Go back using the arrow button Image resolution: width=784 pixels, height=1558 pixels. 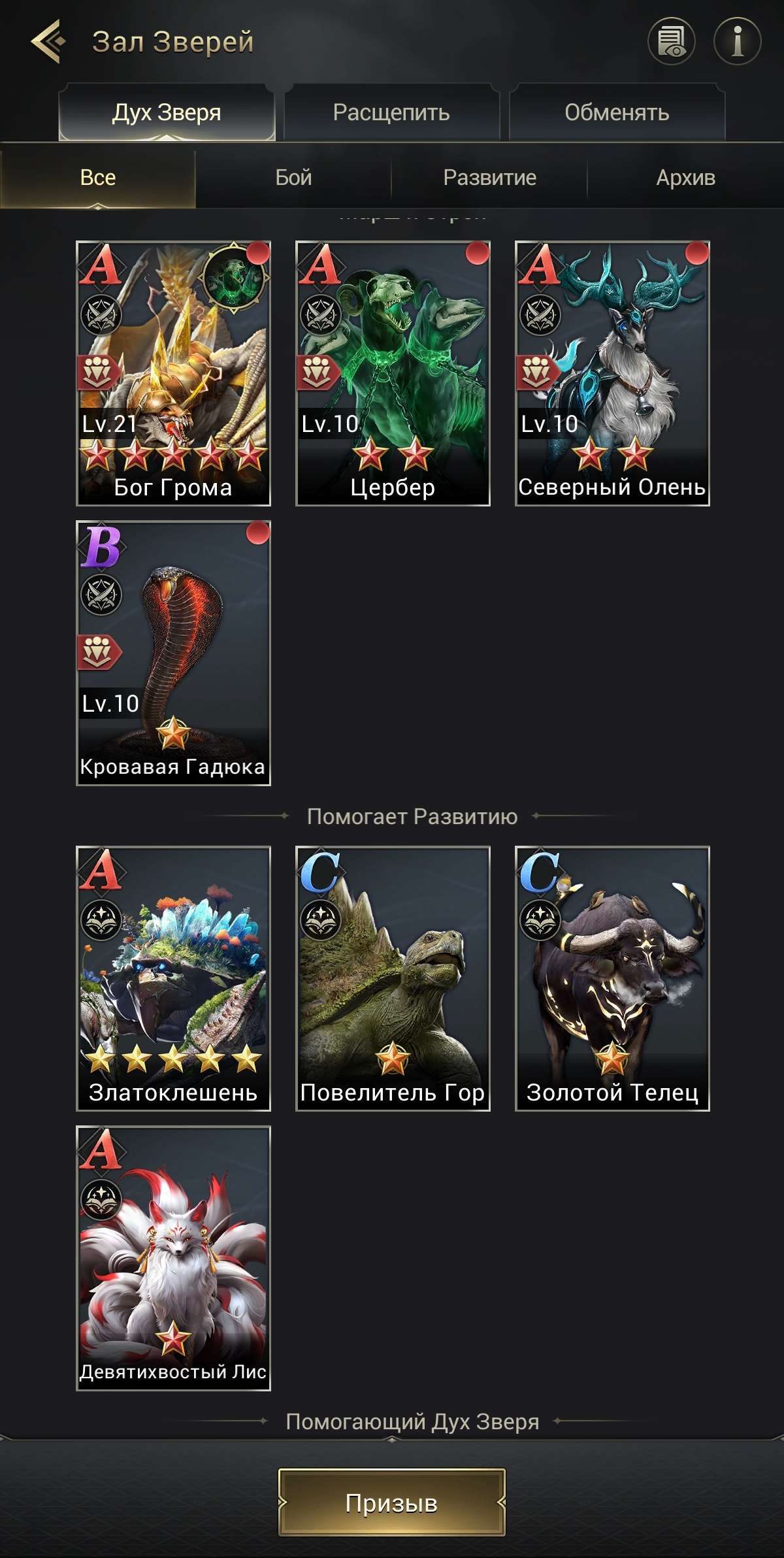[x=48, y=42]
